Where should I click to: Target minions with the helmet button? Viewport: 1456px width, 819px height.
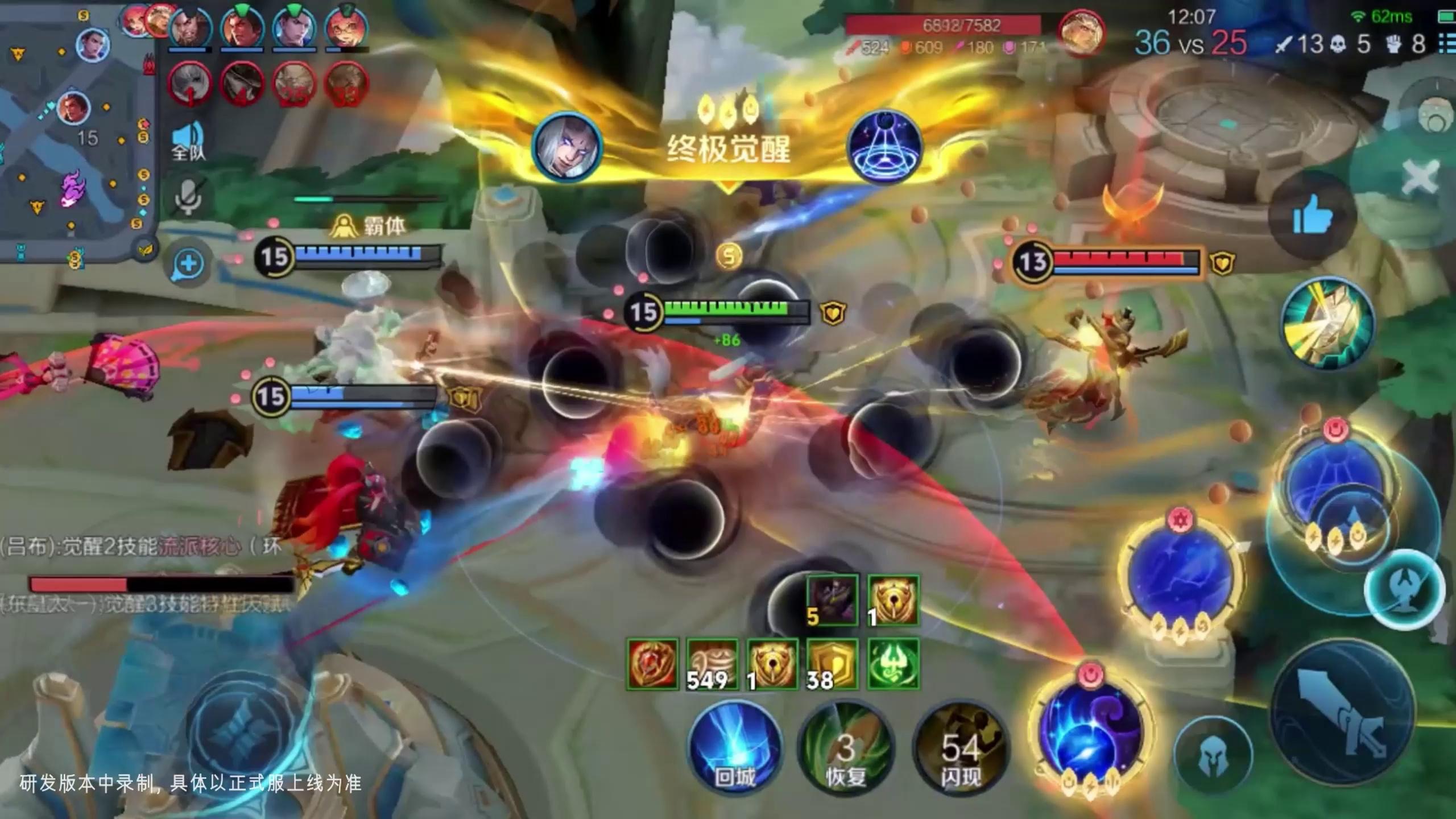click(1213, 755)
